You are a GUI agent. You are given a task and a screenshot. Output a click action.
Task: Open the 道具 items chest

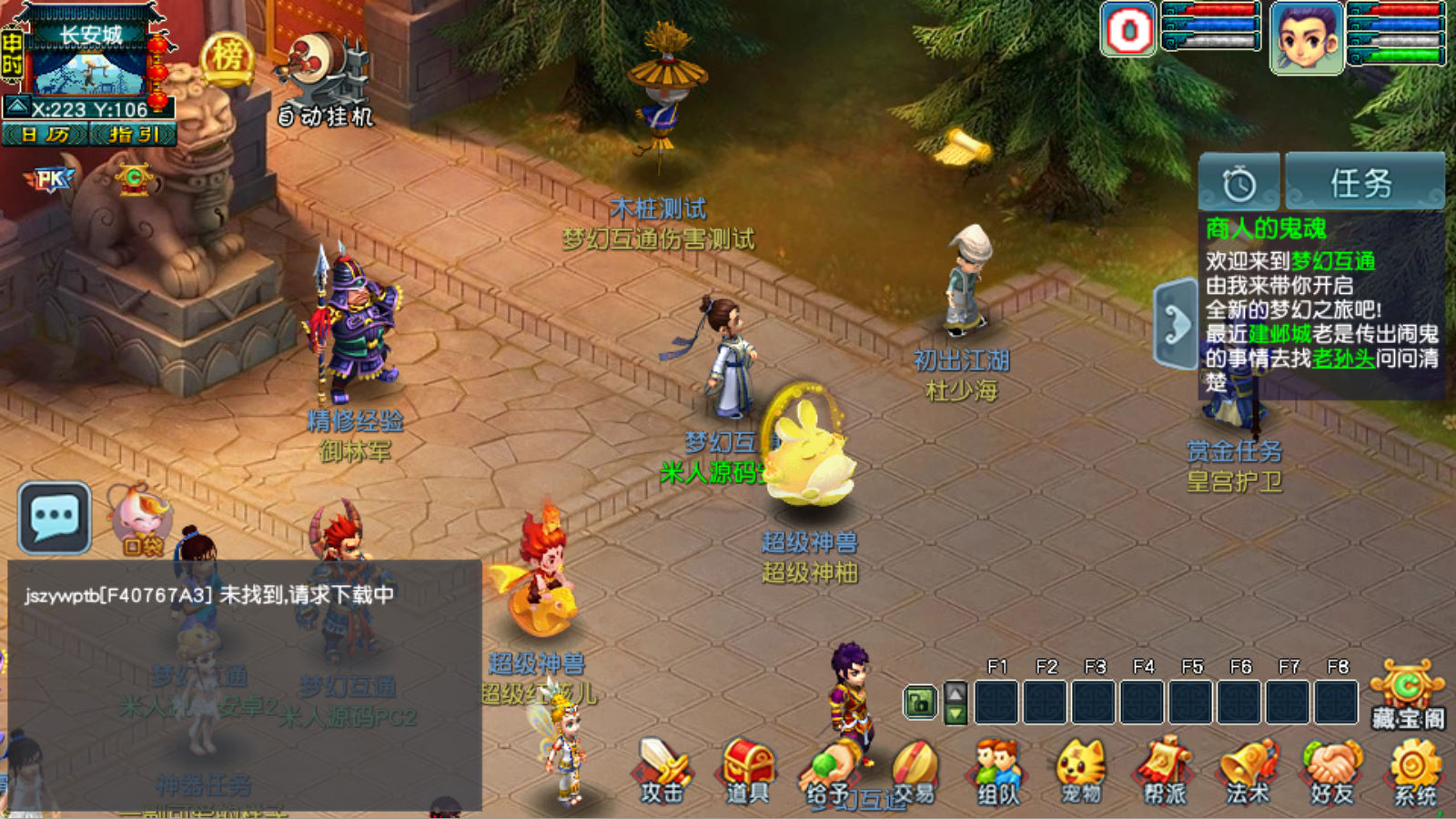(747, 770)
